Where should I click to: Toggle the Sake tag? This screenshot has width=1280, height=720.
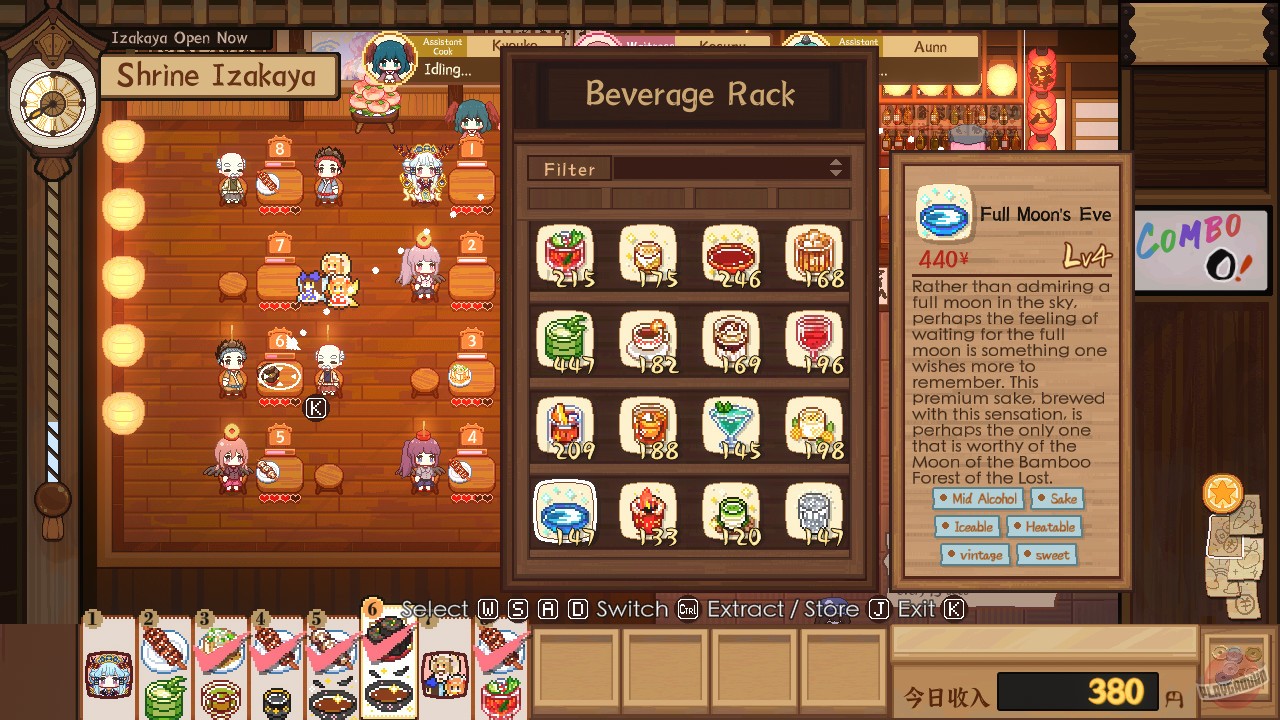click(1057, 499)
